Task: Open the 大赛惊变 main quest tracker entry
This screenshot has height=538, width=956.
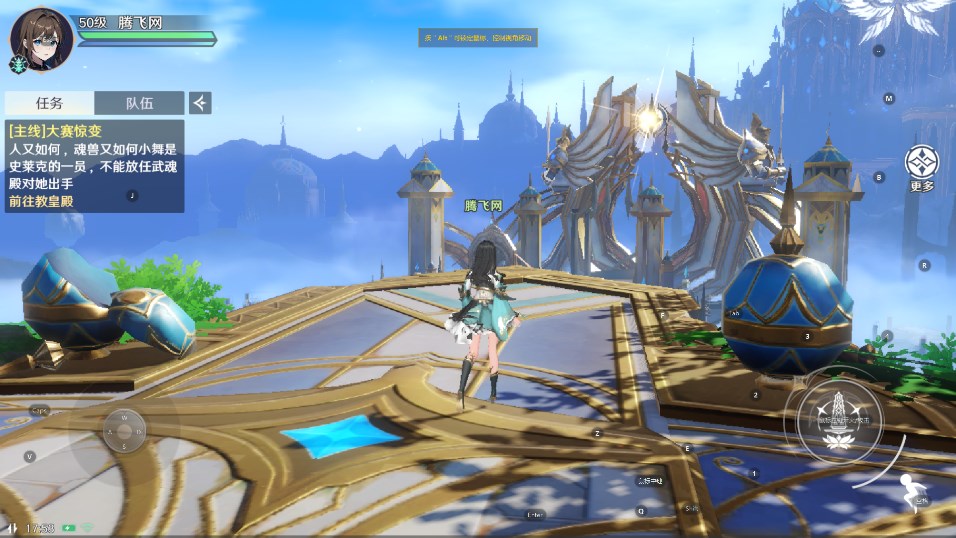Action: (x=95, y=166)
